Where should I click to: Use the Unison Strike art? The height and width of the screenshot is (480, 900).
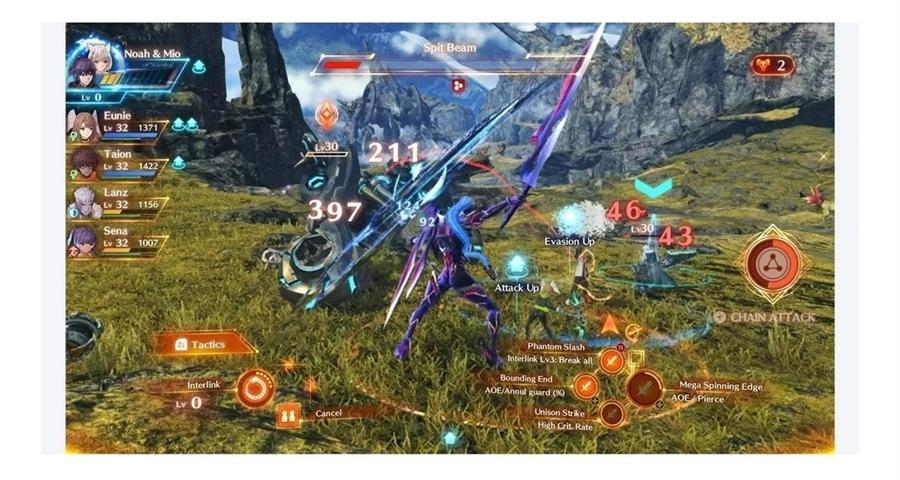click(612, 414)
